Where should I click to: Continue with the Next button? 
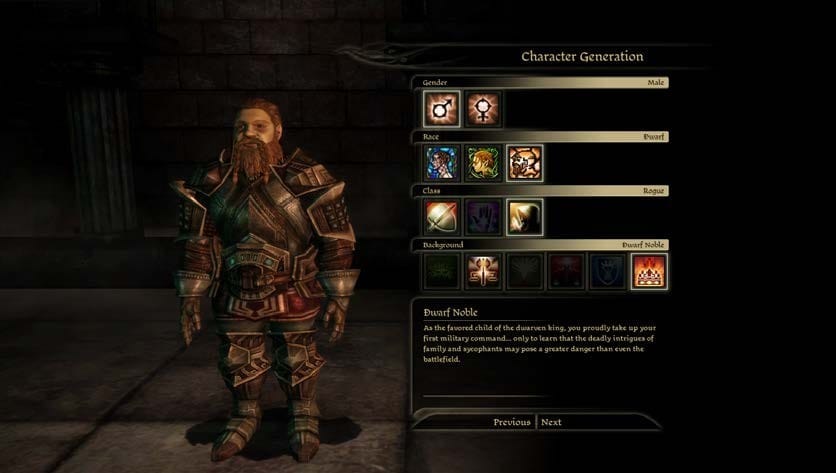click(551, 422)
